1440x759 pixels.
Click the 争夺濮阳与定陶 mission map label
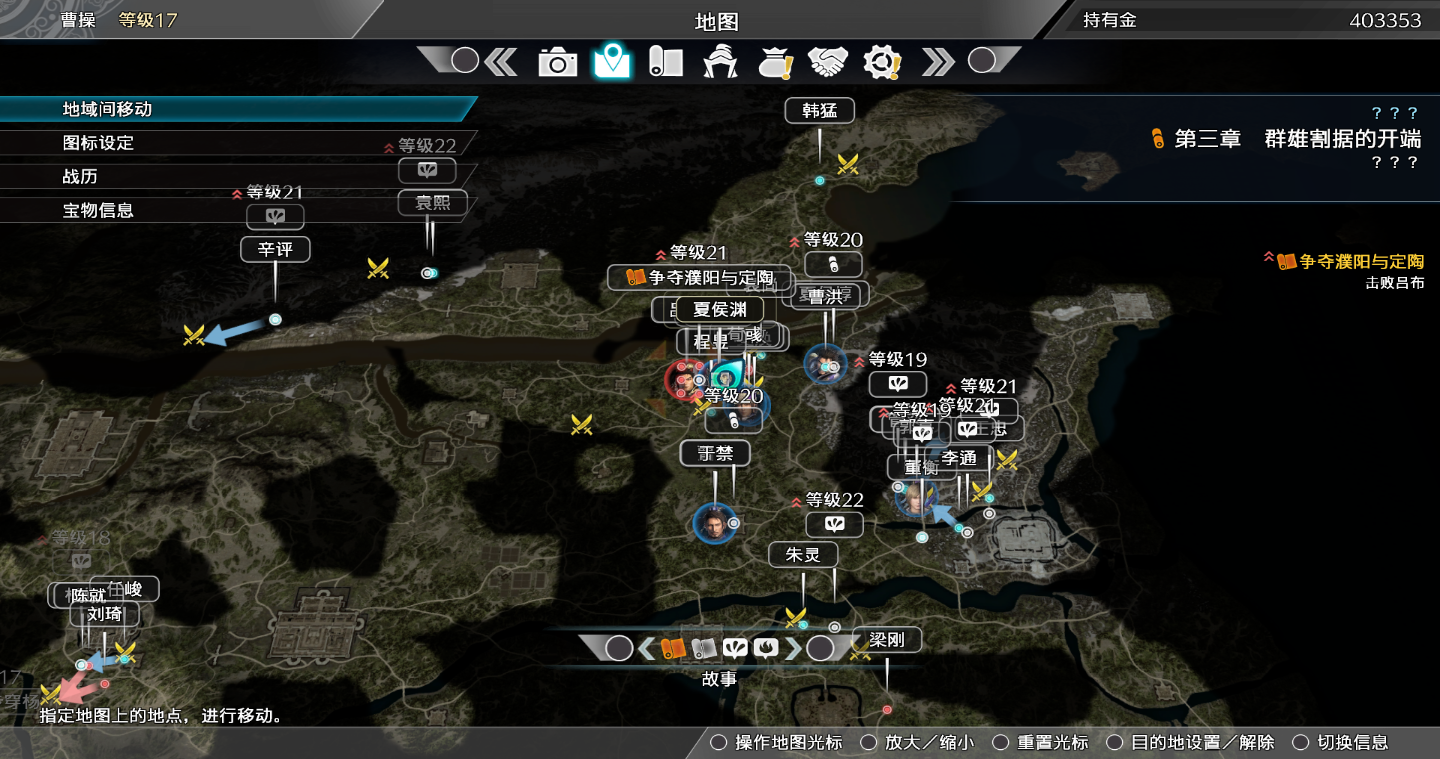[x=699, y=277]
